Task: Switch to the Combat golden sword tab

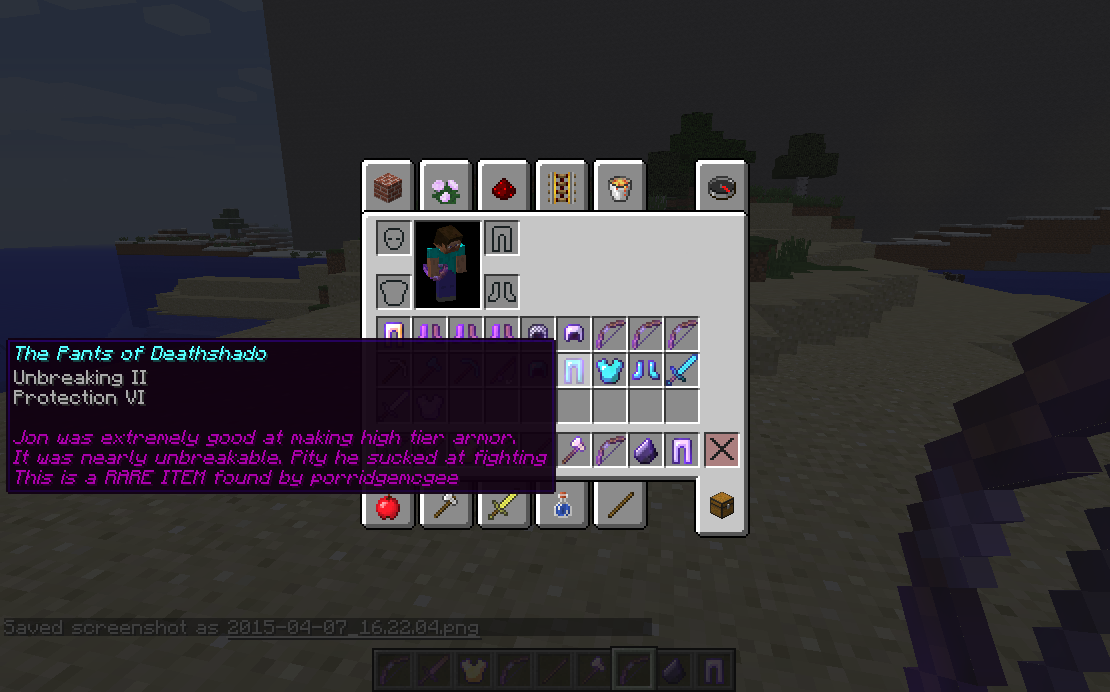Action: 503,507
